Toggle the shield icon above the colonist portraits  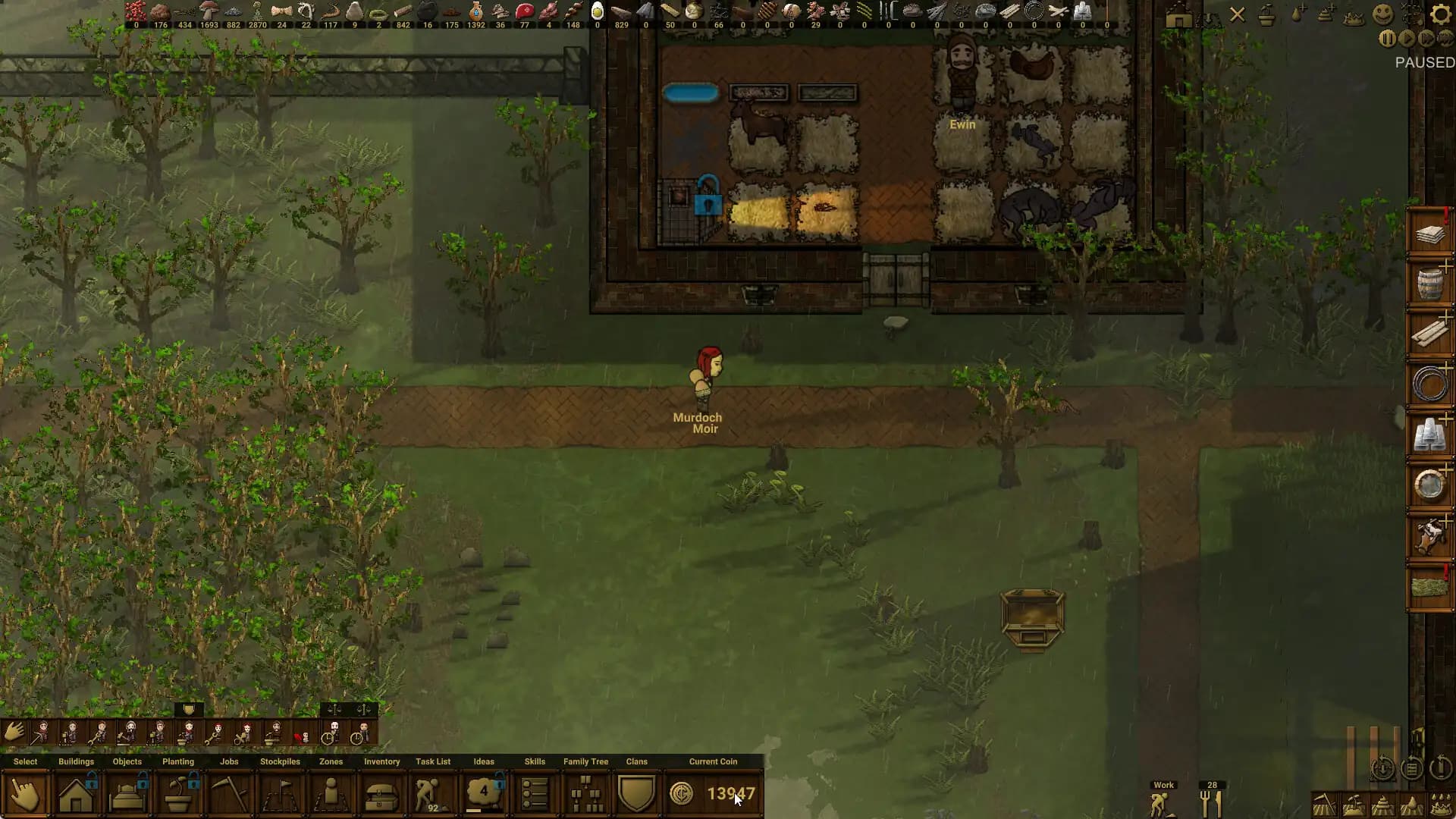pyautogui.click(x=188, y=710)
